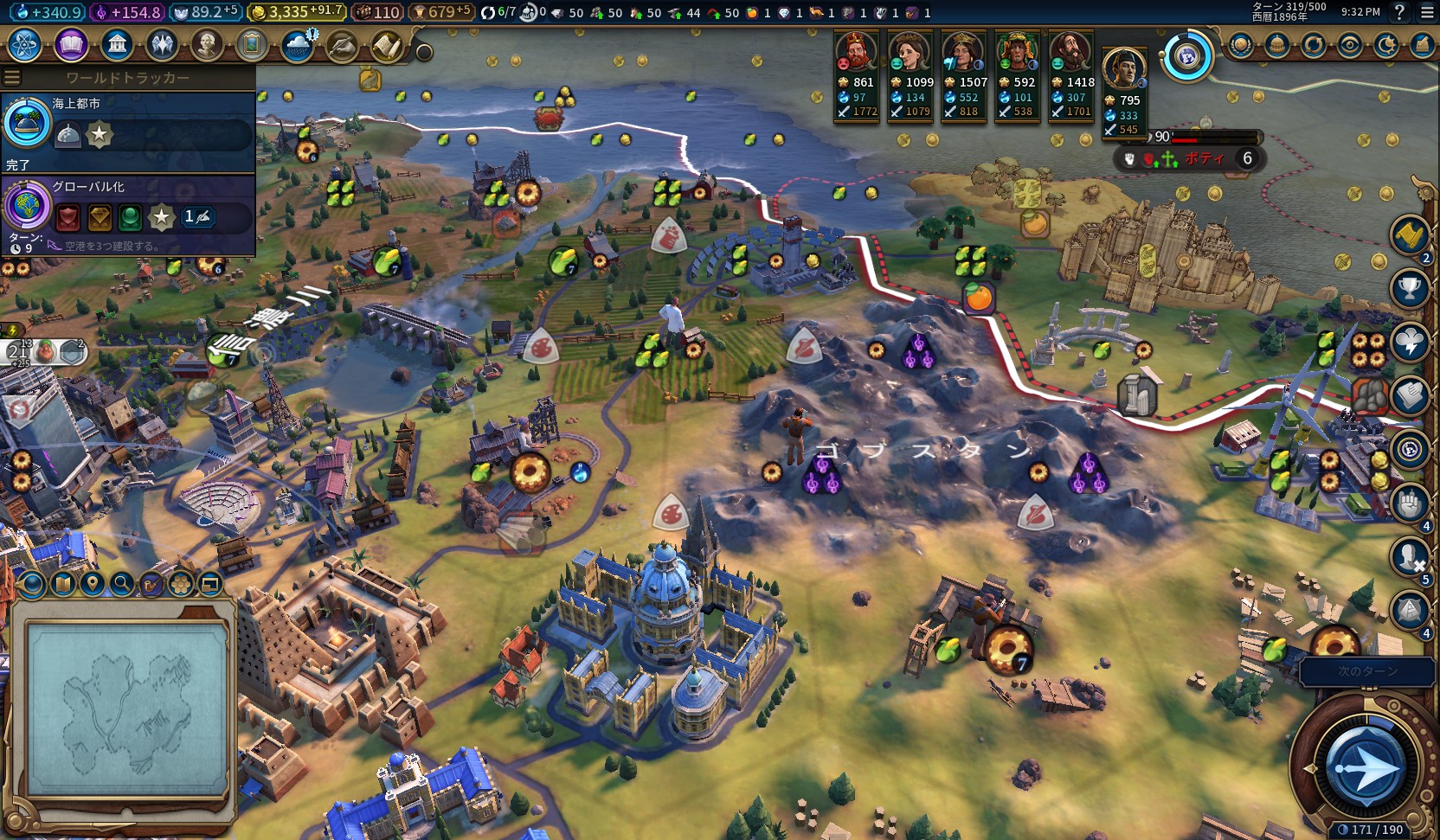Viewport: 1440px width, 840px height.
Task: Open the main menu hamburger icon
Action: tap(1427, 12)
